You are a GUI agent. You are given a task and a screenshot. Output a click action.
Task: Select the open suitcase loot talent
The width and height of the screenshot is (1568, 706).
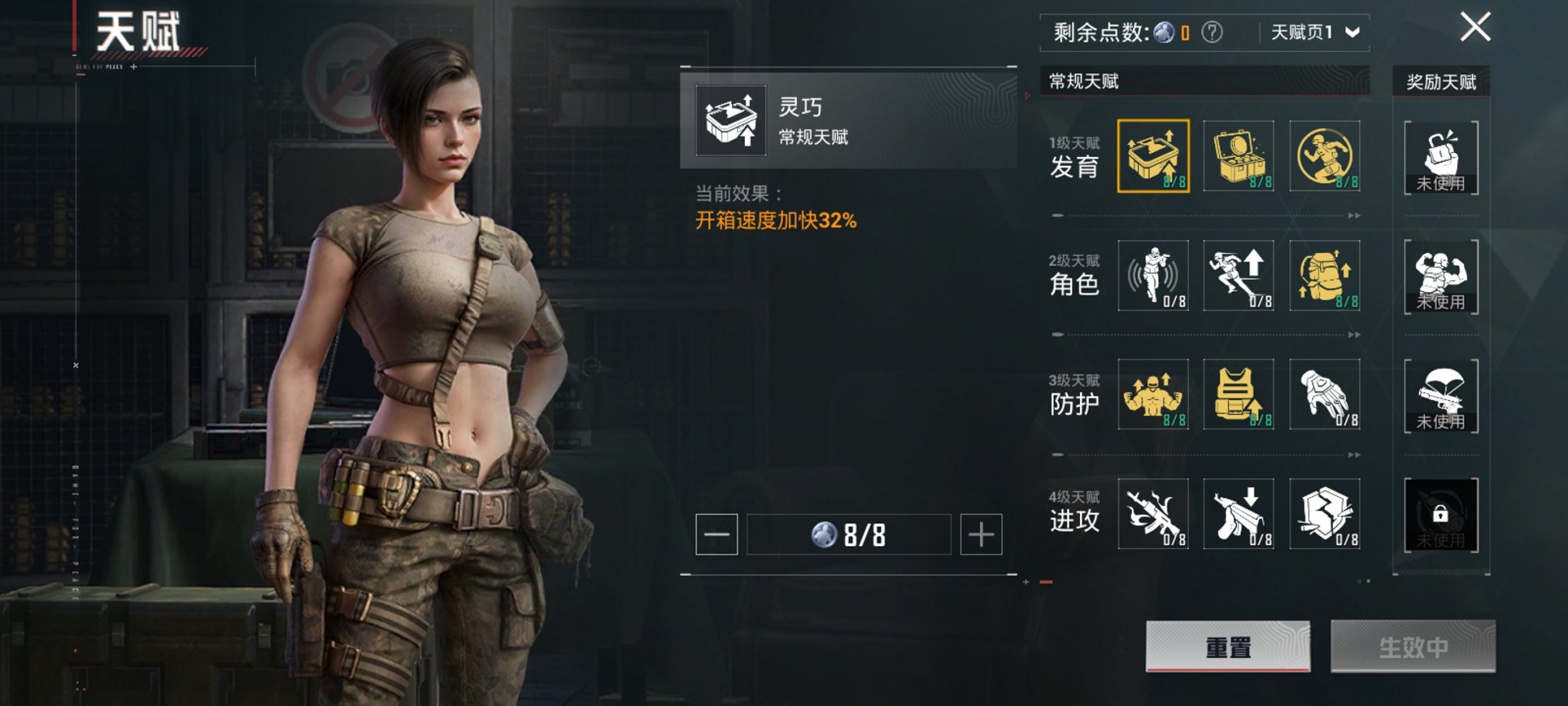(x=1238, y=156)
